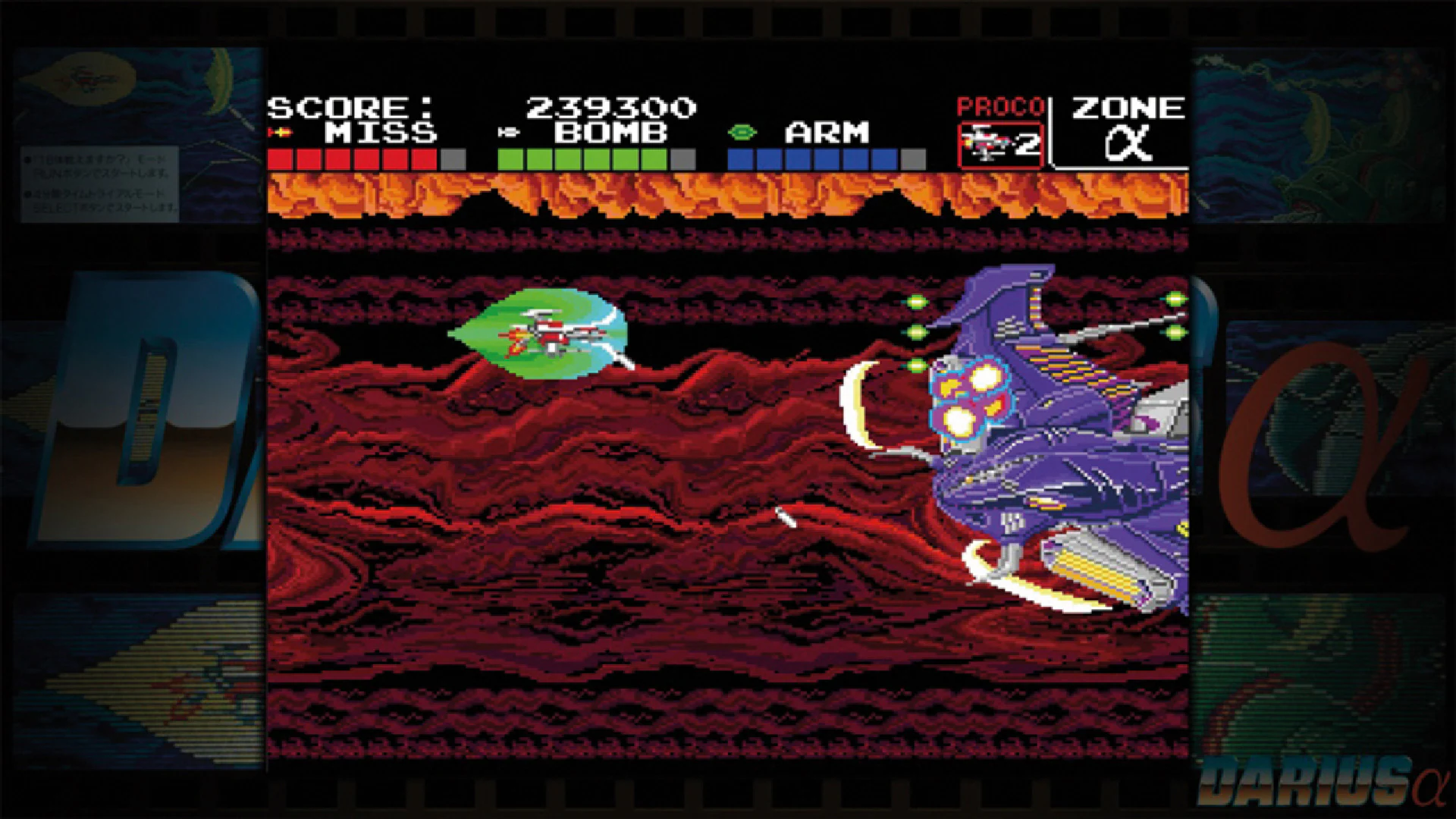Toggle the first red MISS gauge block
This screenshot has height=819, width=1456.
[281, 158]
